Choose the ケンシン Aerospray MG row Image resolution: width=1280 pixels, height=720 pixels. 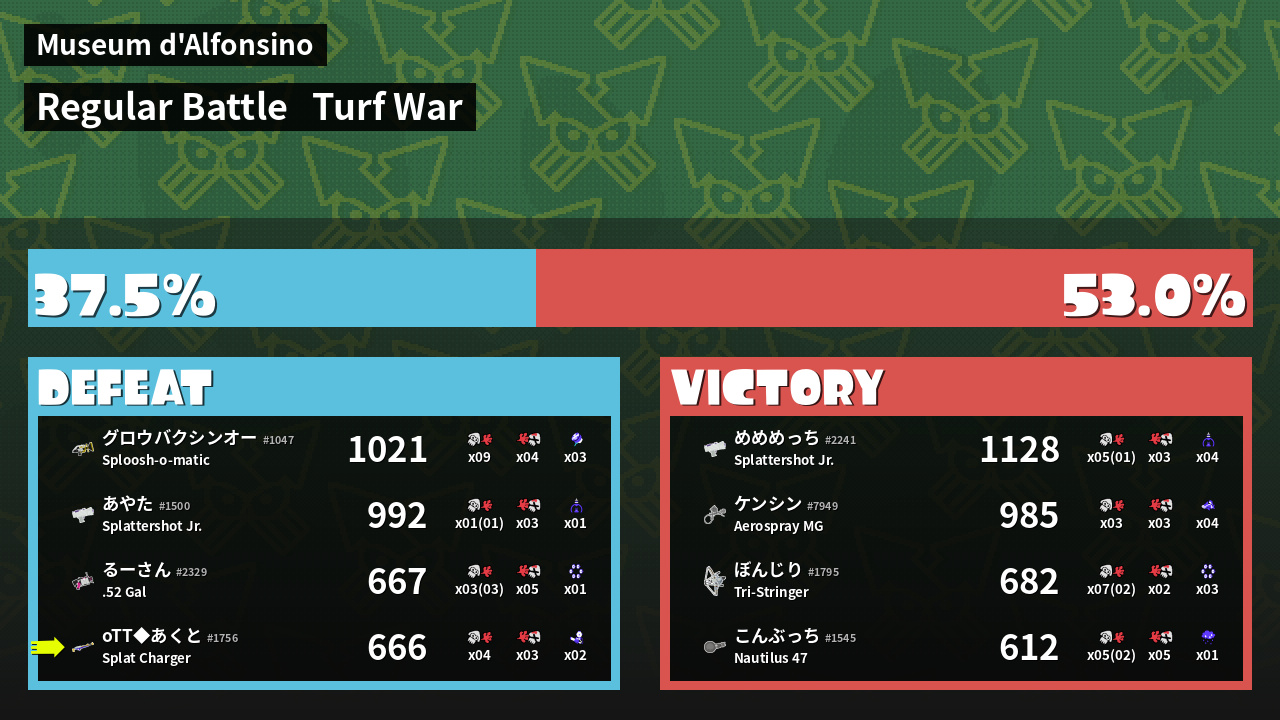coord(956,515)
